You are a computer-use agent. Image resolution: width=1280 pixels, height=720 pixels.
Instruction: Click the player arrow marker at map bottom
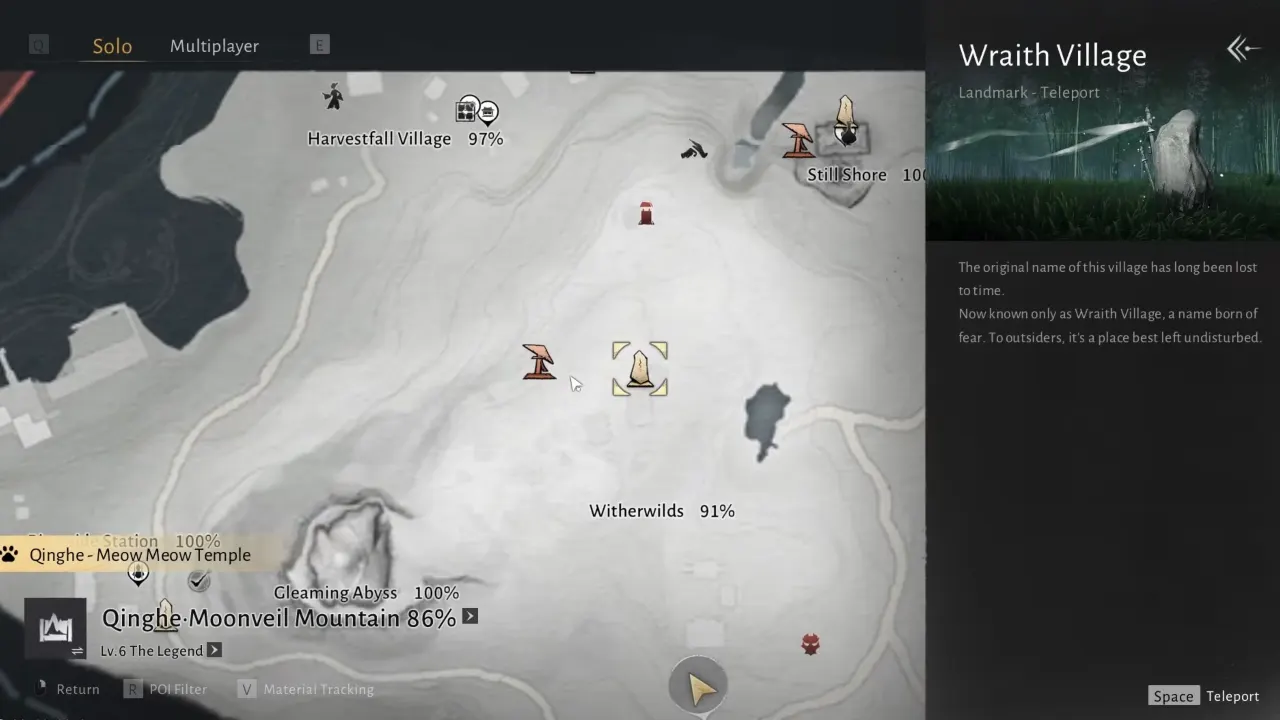point(697,686)
